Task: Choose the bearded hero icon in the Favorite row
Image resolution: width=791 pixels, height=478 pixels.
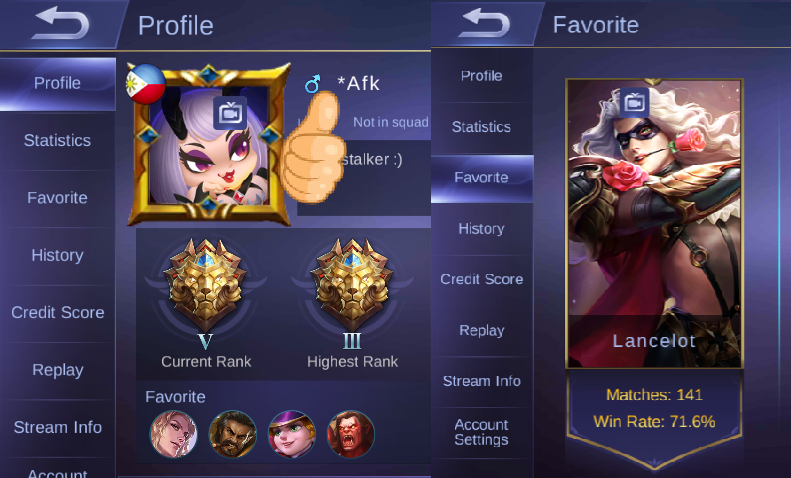Action: pyautogui.click(x=232, y=434)
